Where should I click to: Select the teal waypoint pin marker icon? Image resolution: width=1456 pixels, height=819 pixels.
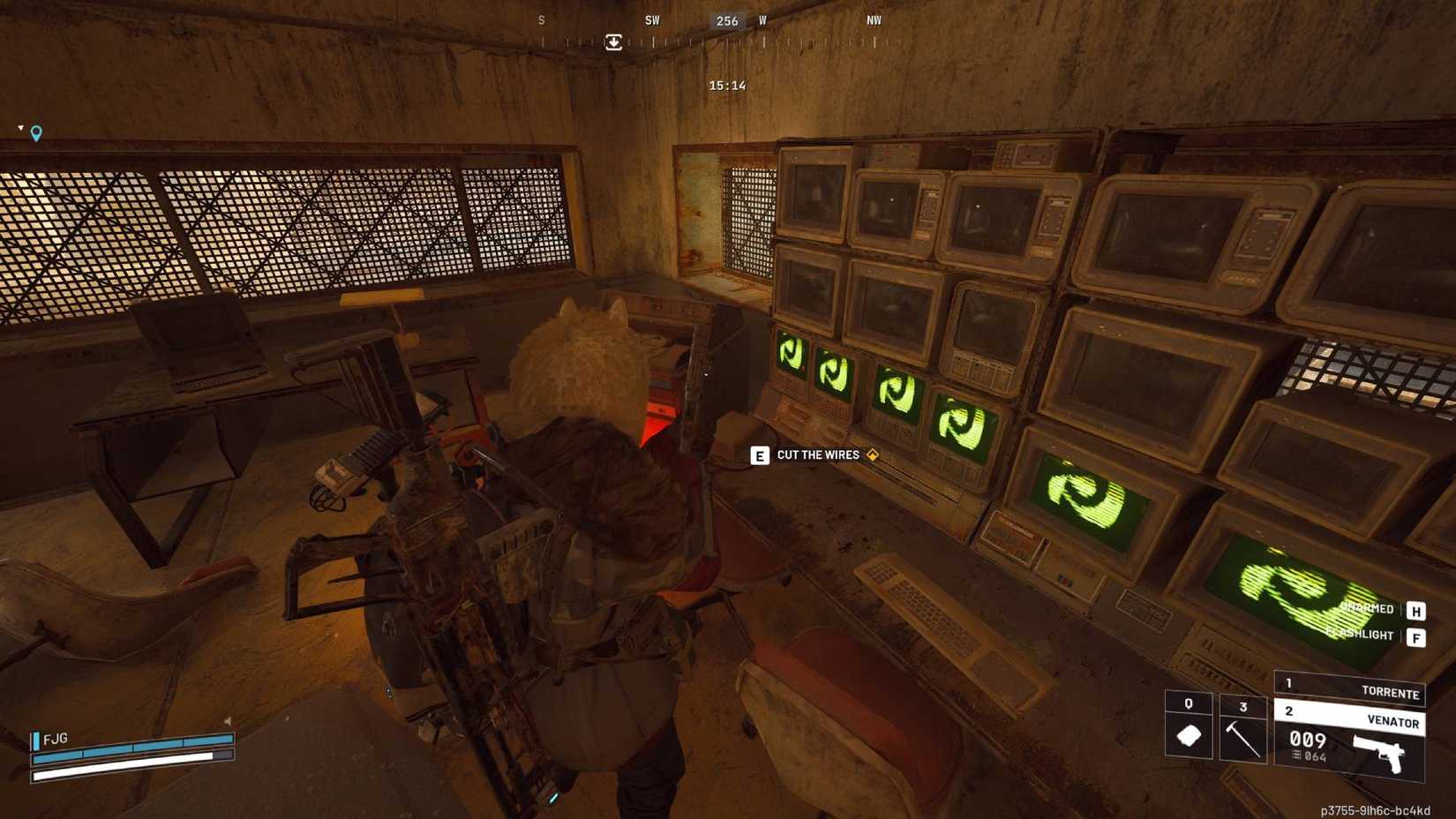click(34, 132)
